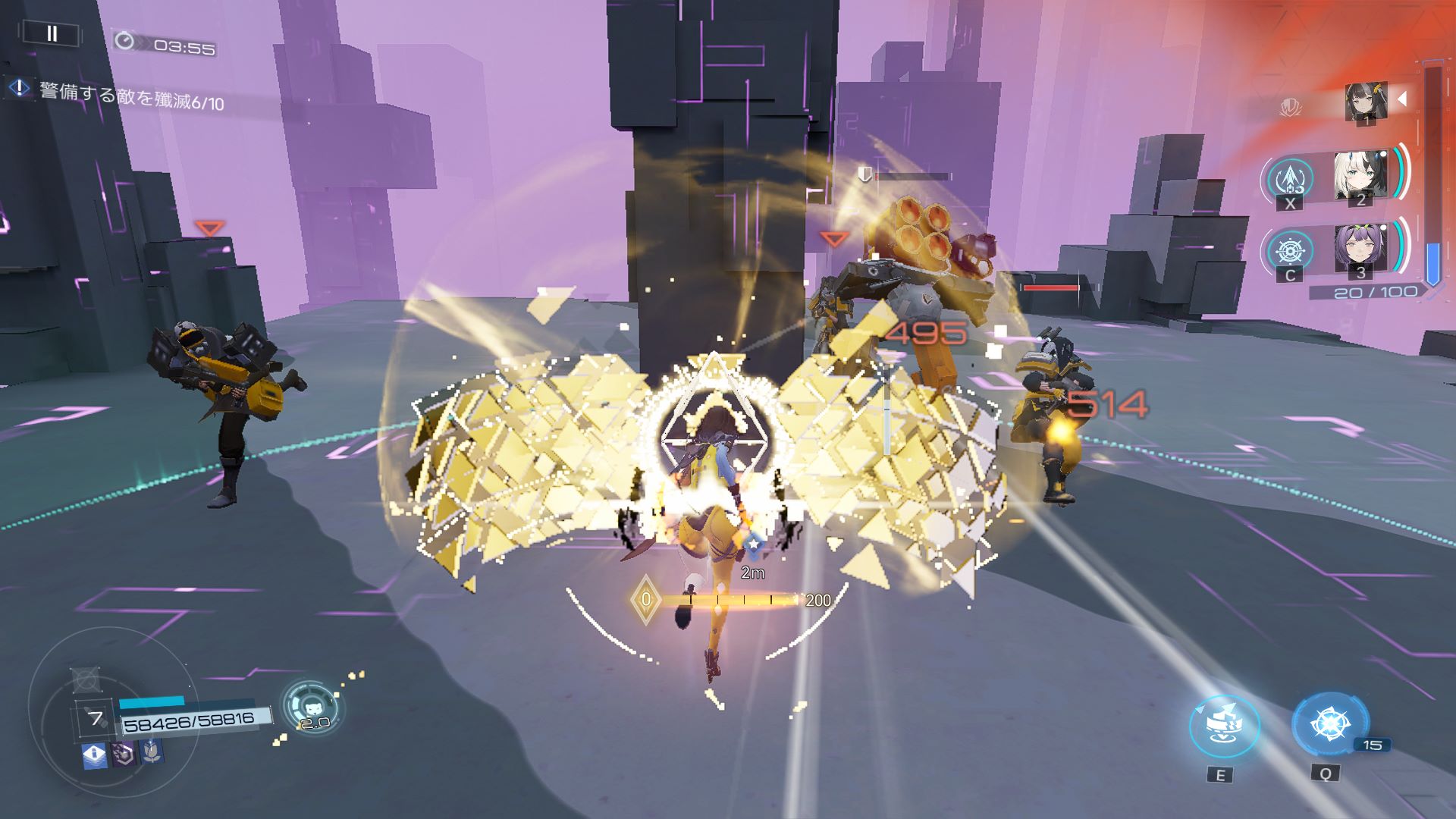Screen dimensions: 1456x819
Task: Click the faded shield emblem icon
Action: coord(1290,107)
